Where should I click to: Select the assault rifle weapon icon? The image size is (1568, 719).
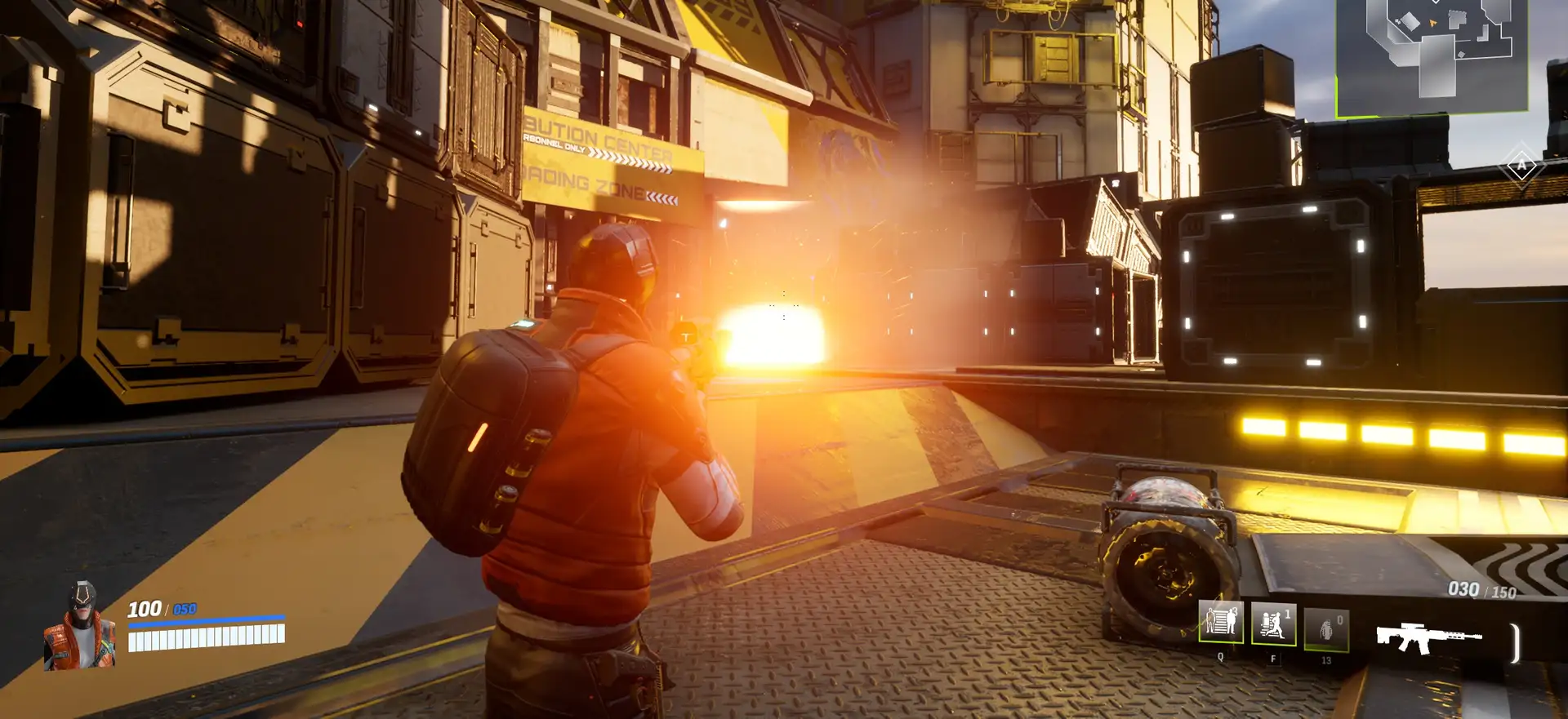click(1428, 637)
